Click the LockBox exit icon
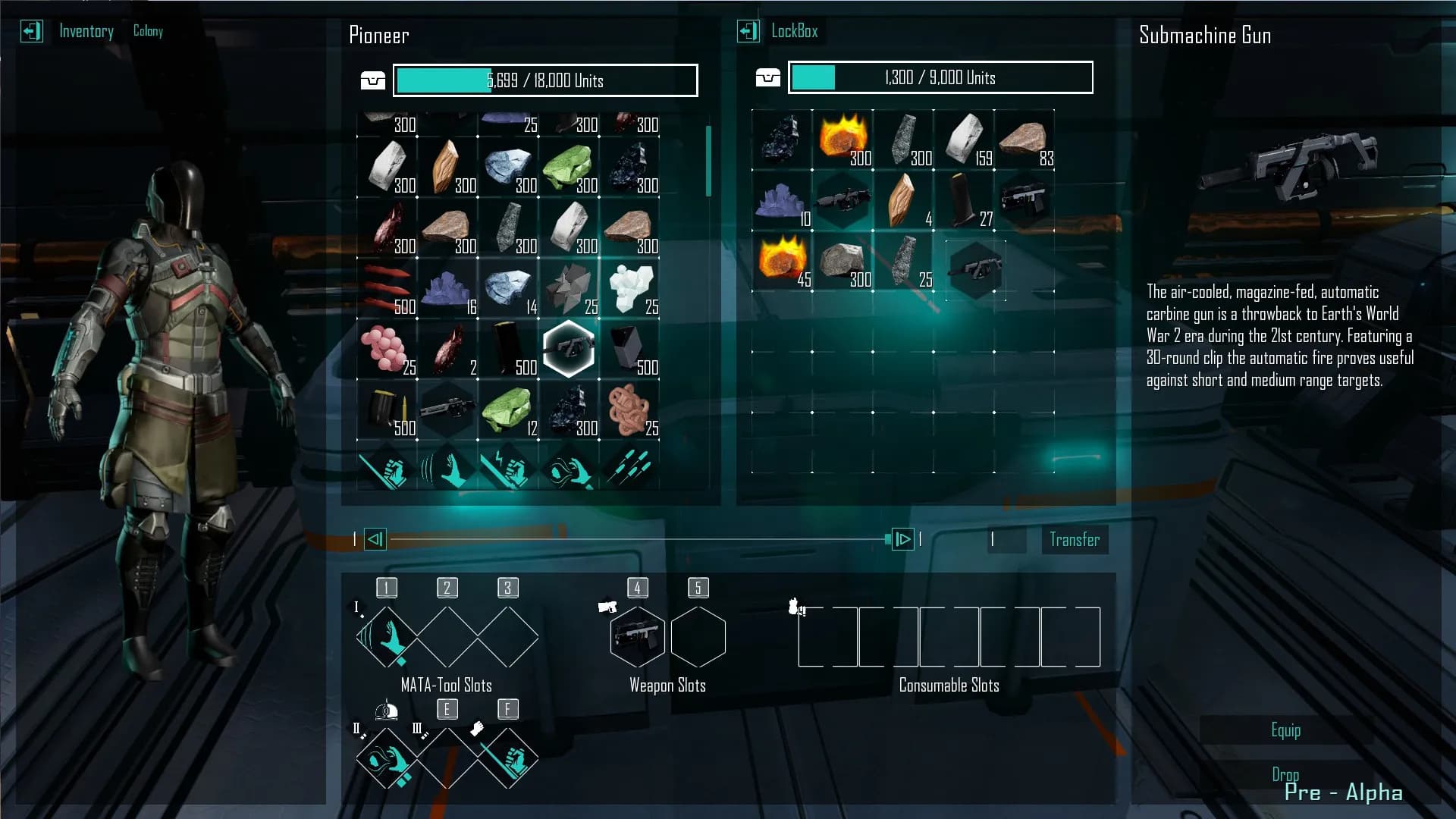 pos(748,31)
